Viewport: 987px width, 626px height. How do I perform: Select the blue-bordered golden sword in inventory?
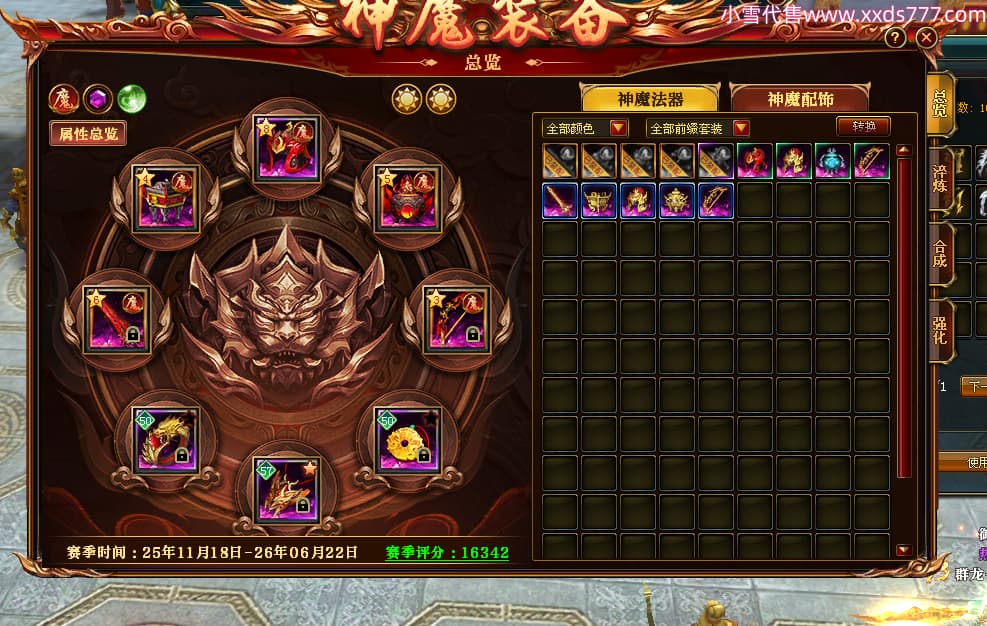tap(559, 200)
